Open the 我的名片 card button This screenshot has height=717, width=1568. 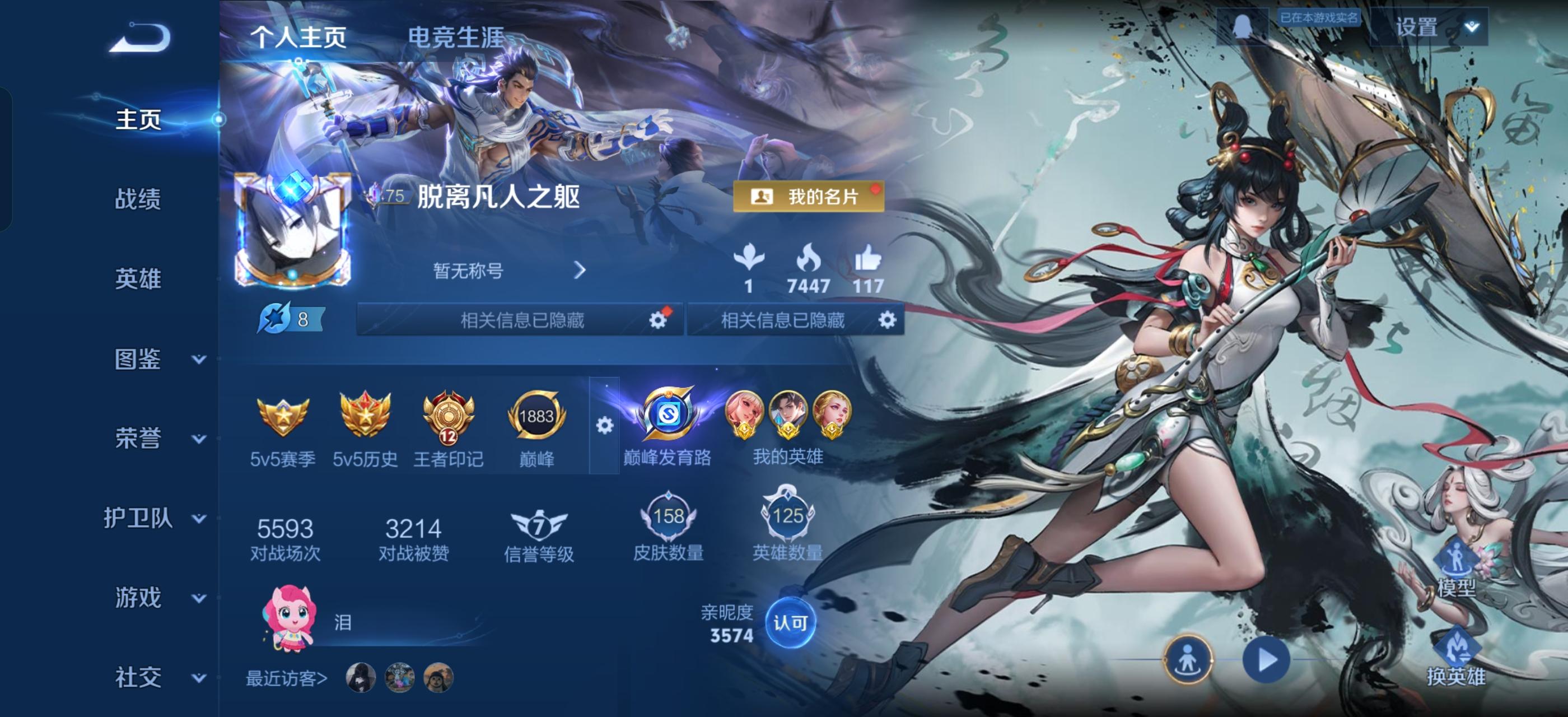808,197
